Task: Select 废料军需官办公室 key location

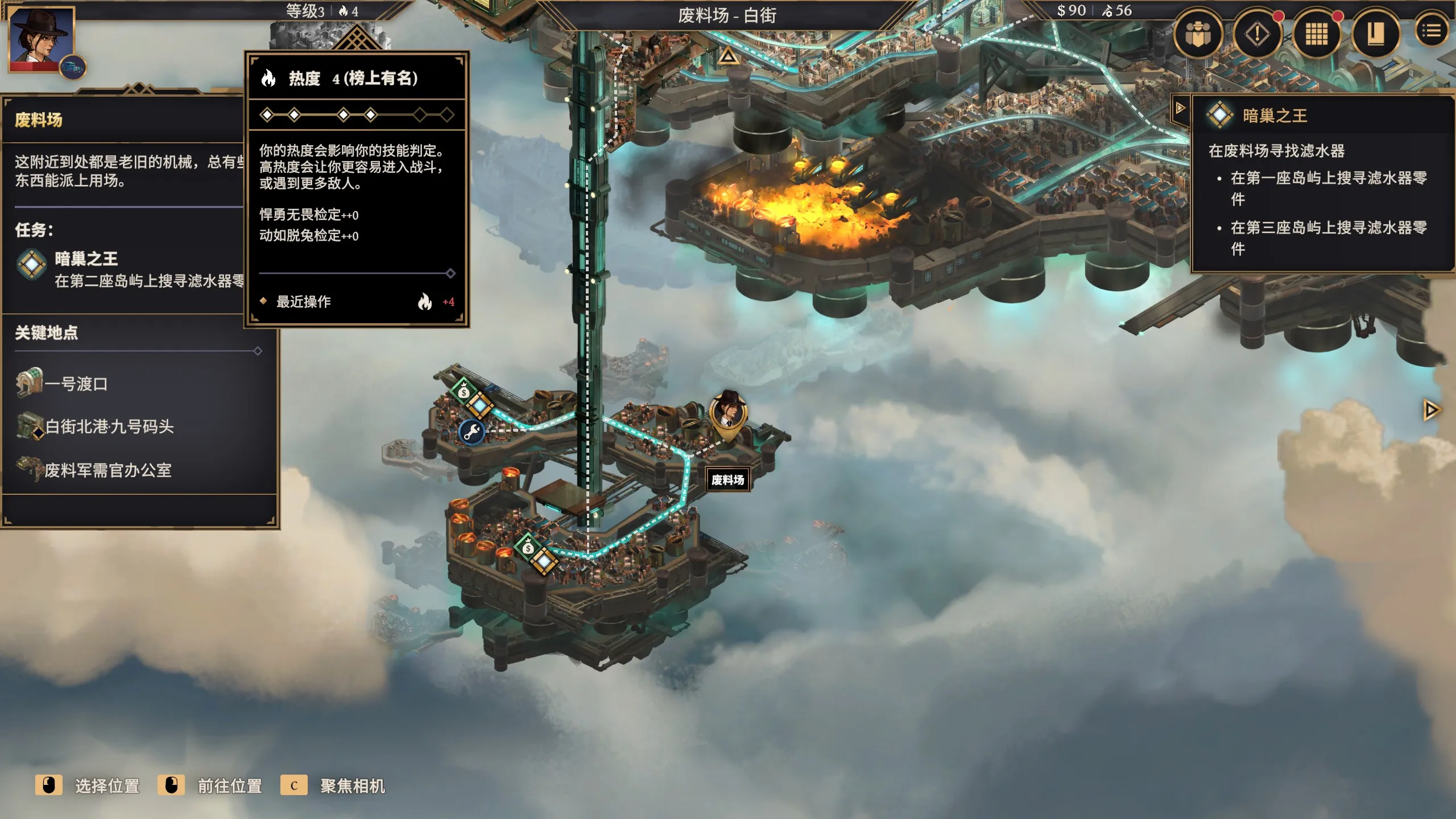Action: 107,470
